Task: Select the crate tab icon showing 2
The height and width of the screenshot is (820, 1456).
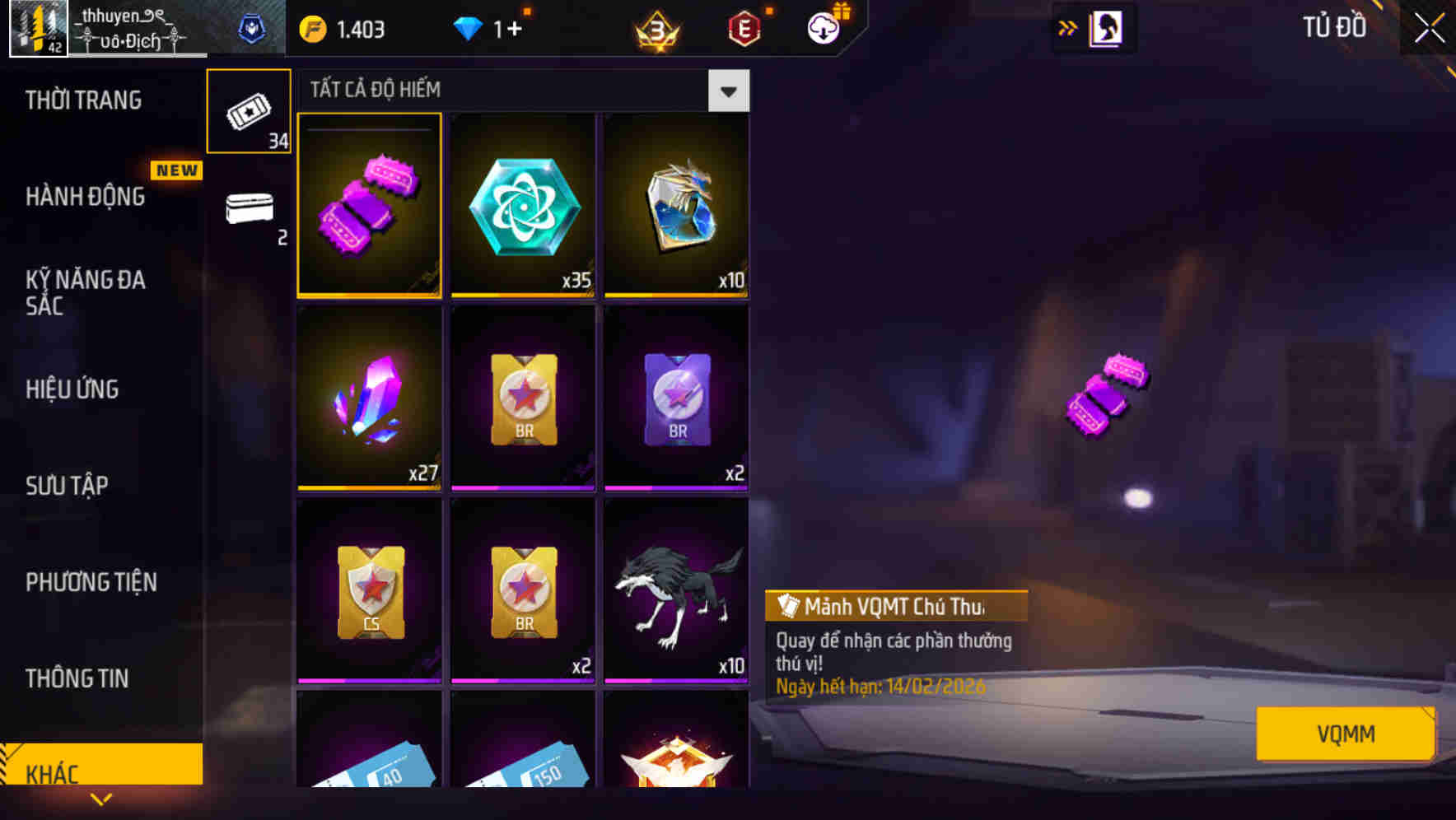Action: coord(249,210)
